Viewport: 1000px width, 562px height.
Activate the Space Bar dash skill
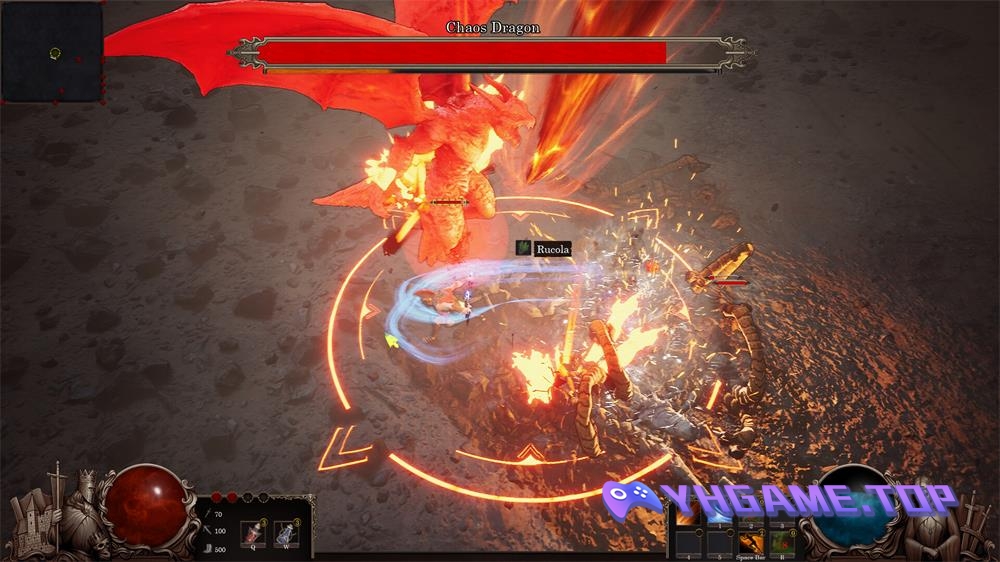pyautogui.click(x=751, y=543)
